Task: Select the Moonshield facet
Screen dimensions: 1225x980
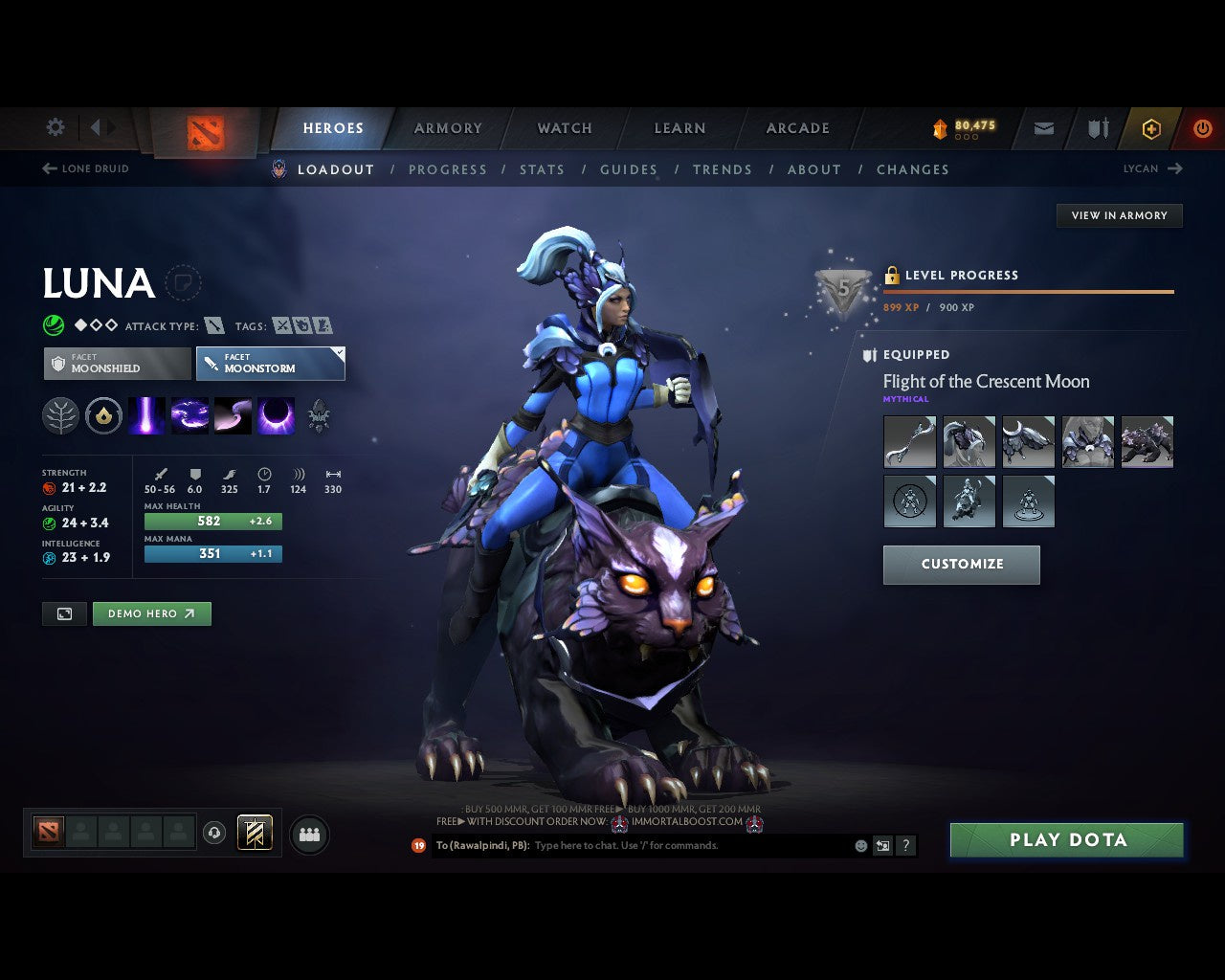Action: (117, 364)
